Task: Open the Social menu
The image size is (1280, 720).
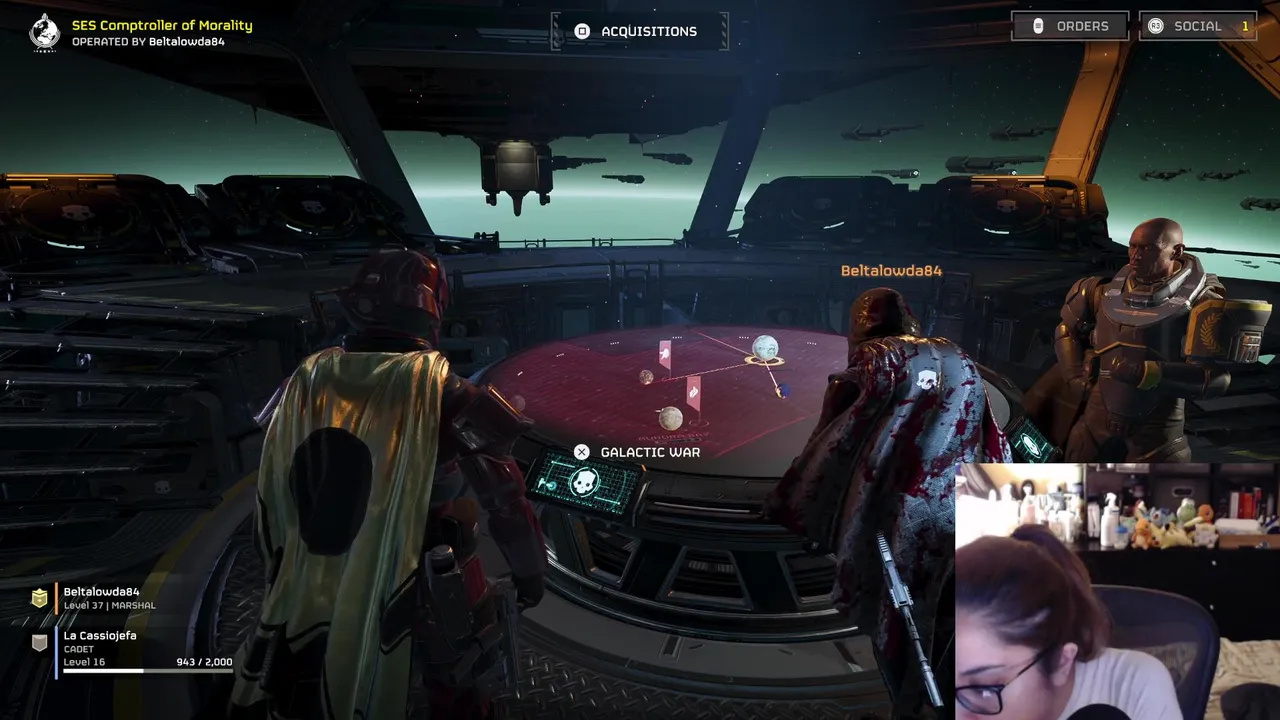Action: click(x=1198, y=26)
